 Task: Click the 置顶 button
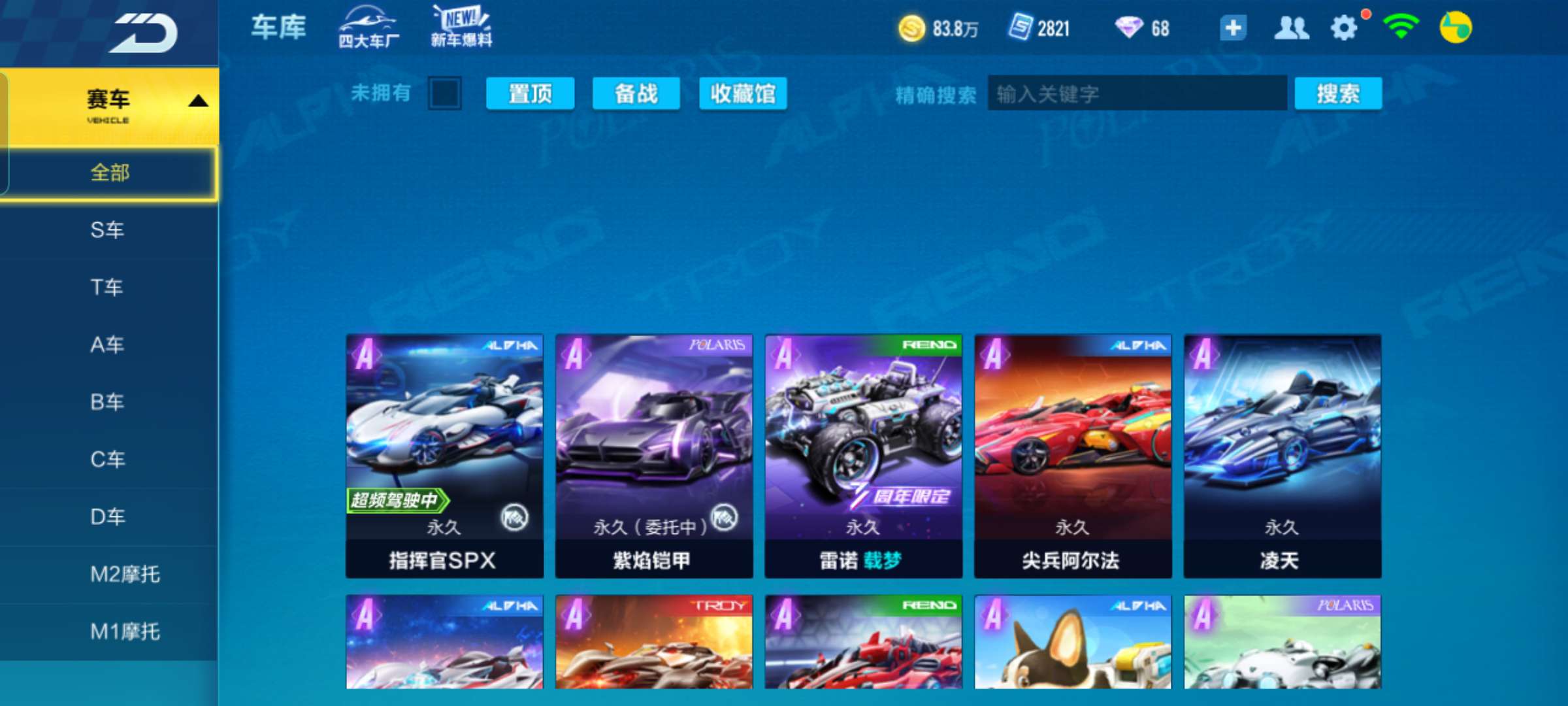click(530, 93)
